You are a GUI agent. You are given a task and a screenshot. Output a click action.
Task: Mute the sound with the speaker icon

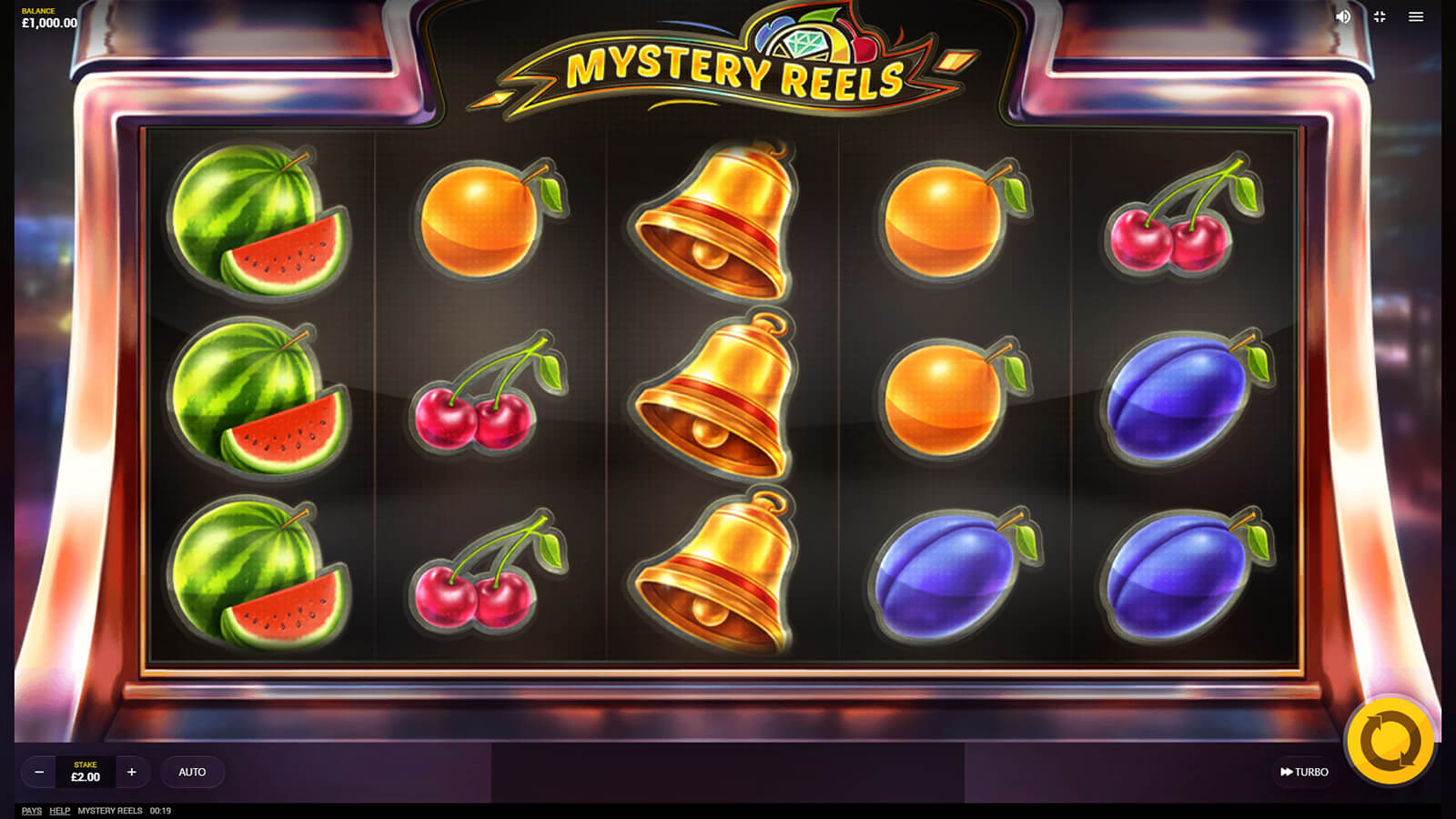coord(1343,16)
